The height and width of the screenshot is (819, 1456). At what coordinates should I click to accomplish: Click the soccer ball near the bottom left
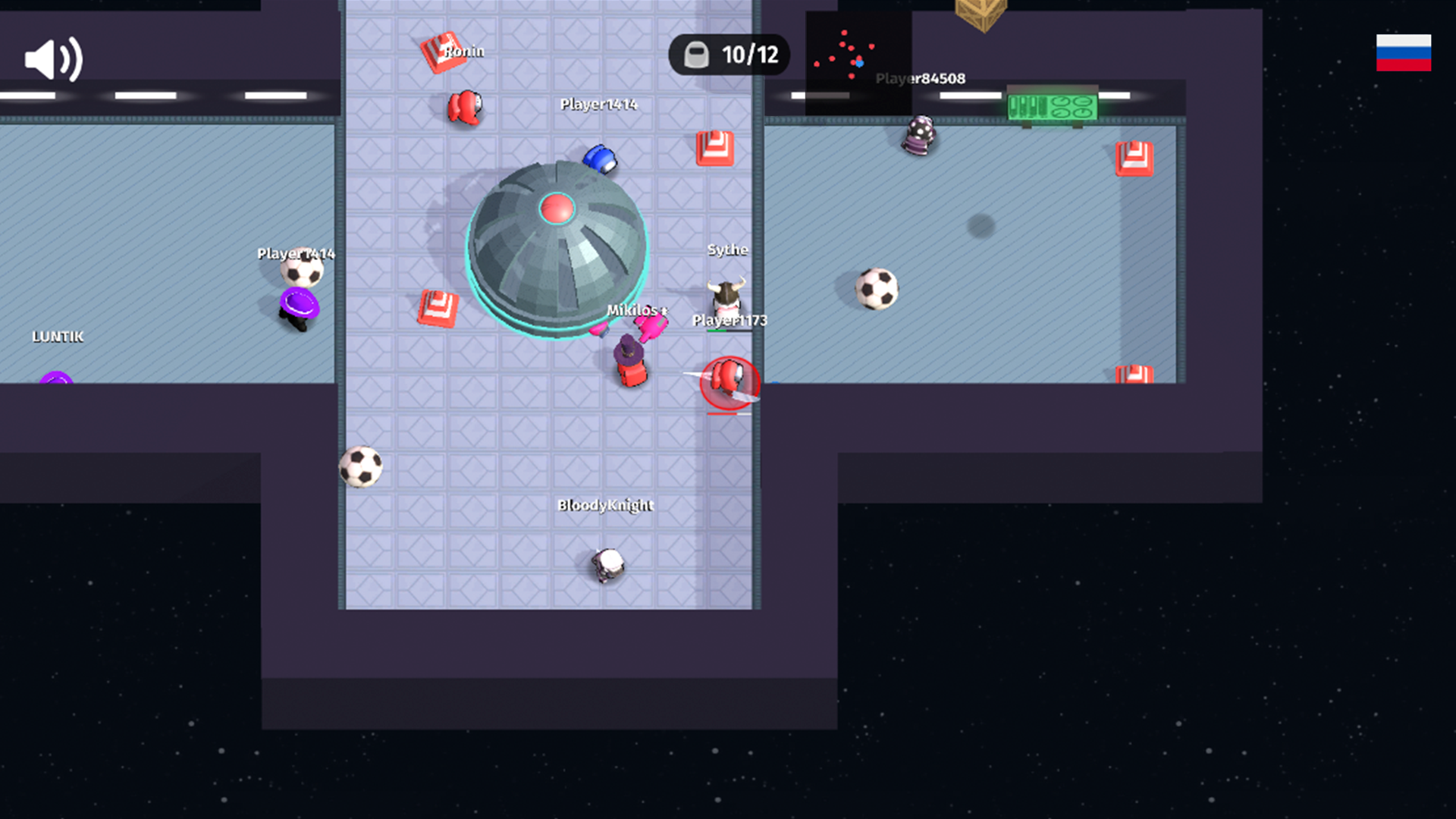pos(362,466)
